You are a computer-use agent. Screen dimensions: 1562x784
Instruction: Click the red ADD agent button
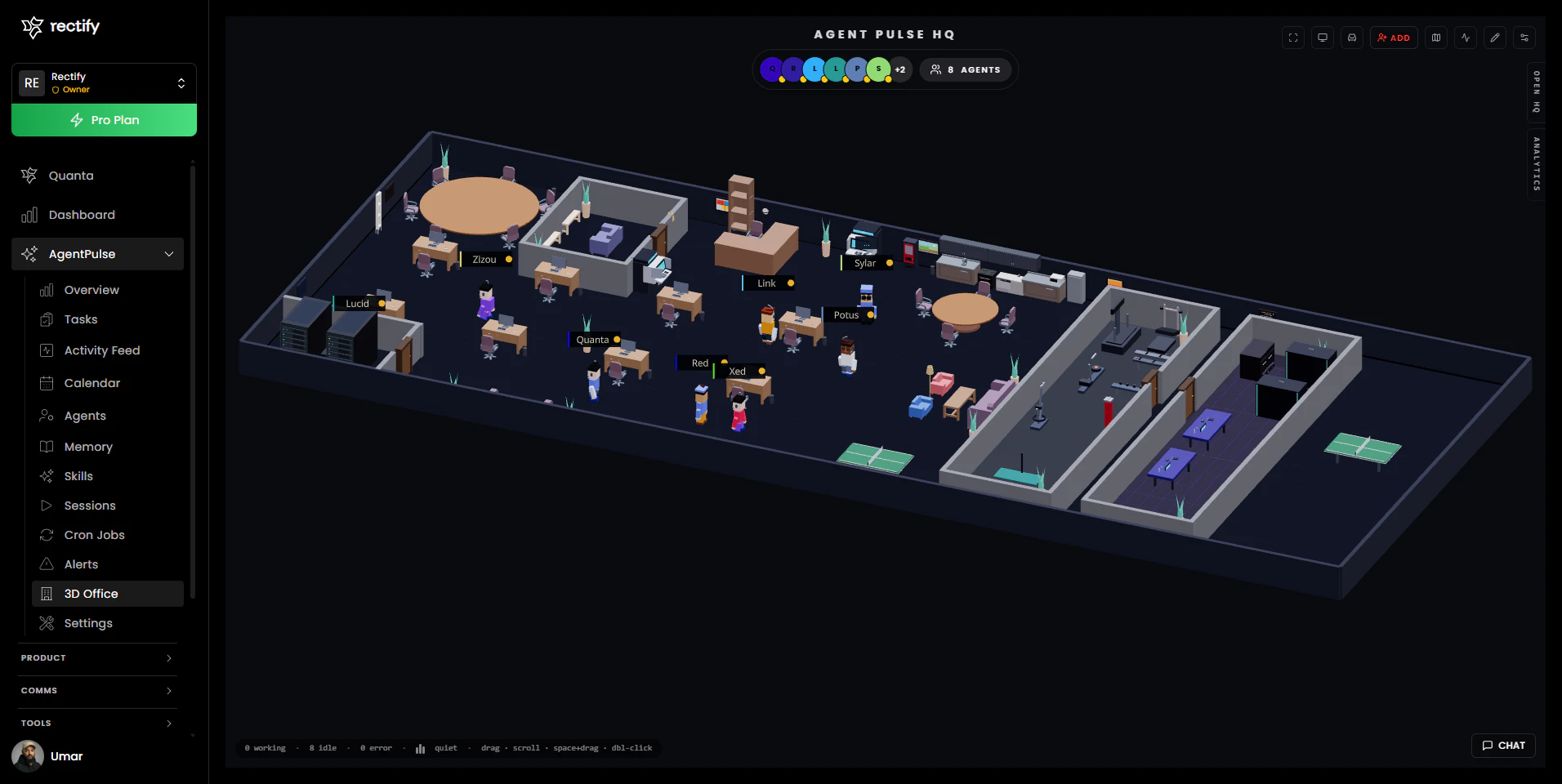click(1394, 38)
